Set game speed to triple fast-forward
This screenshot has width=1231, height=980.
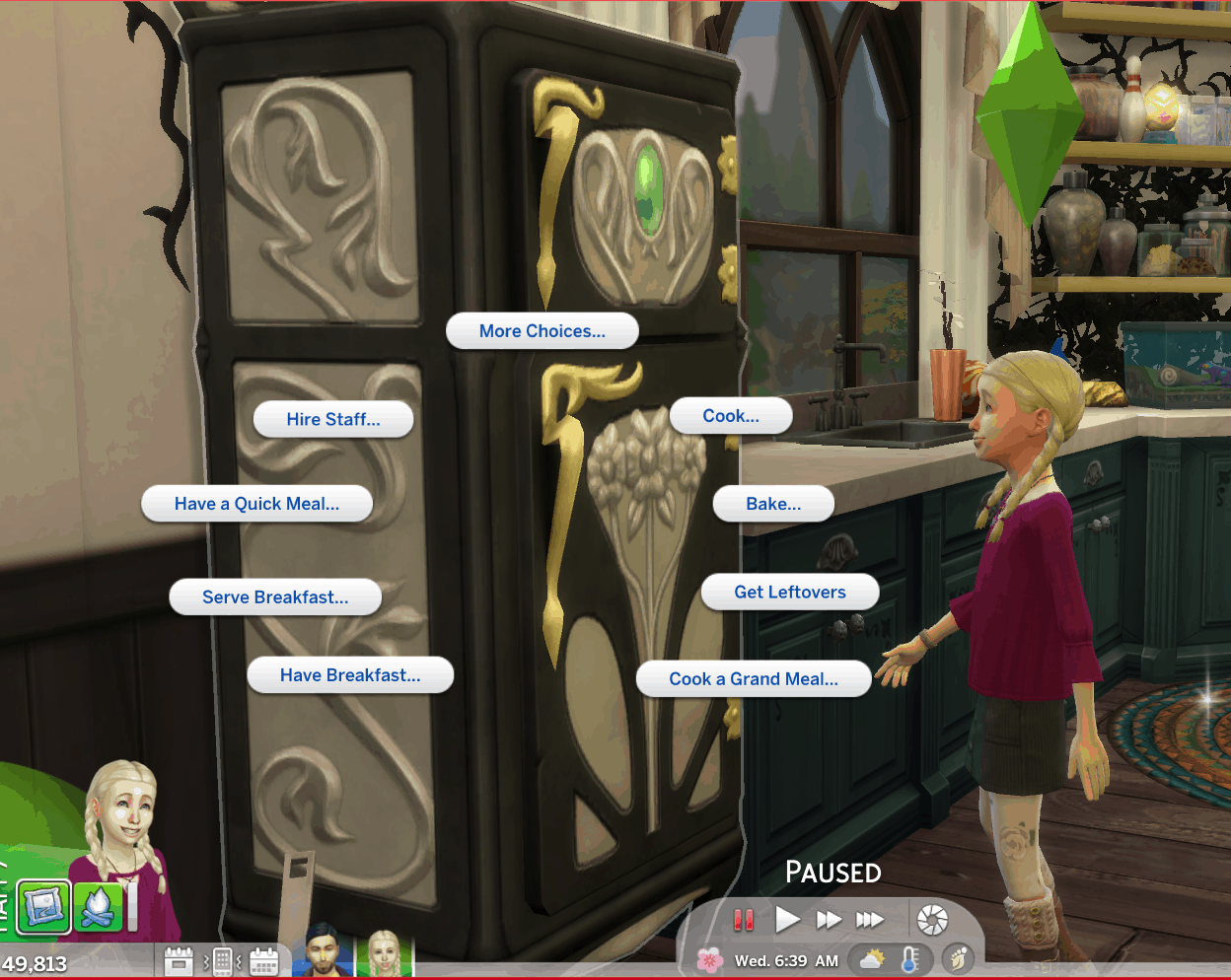pyautogui.click(x=869, y=920)
